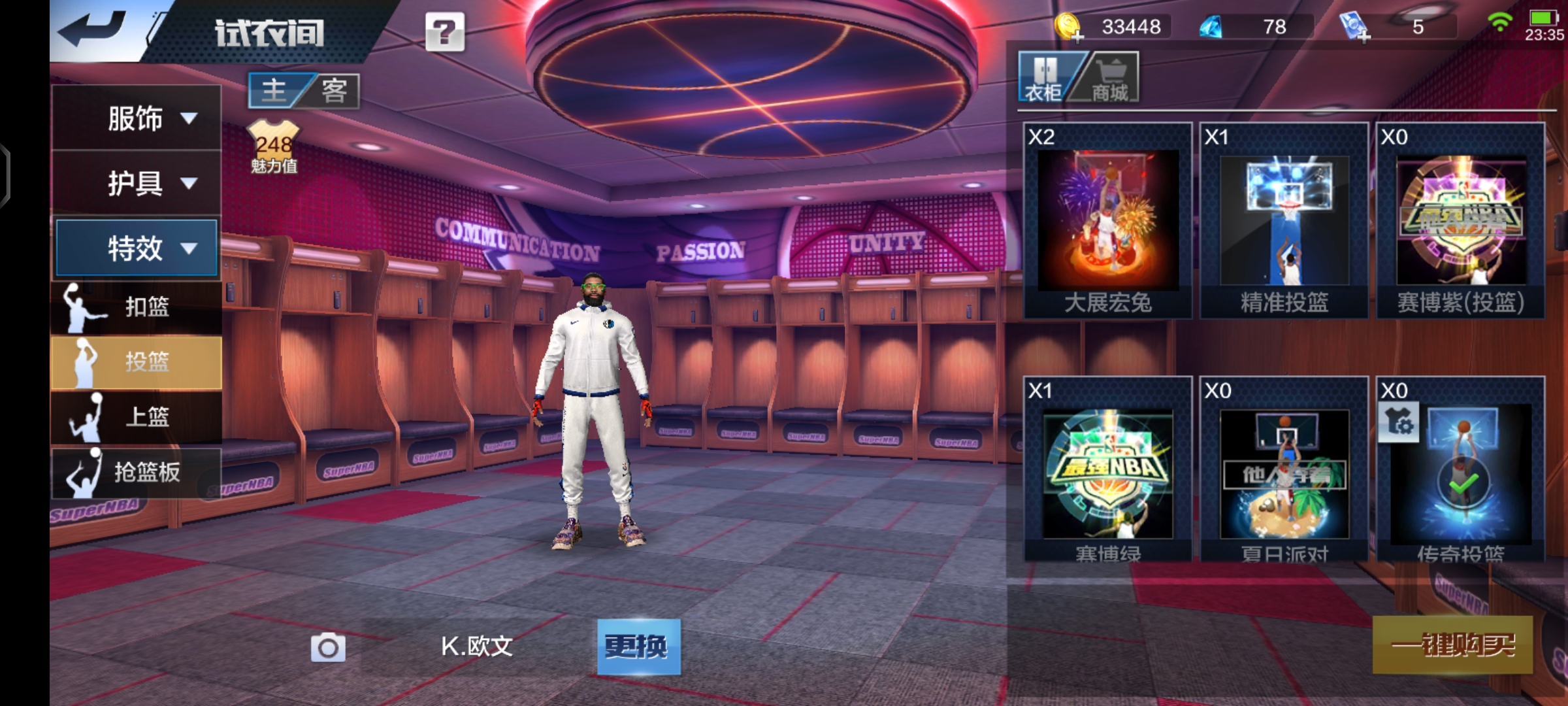
Task: Select the 大展宏兔 fireworks effect
Action: pyautogui.click(x=1108, y=220)
